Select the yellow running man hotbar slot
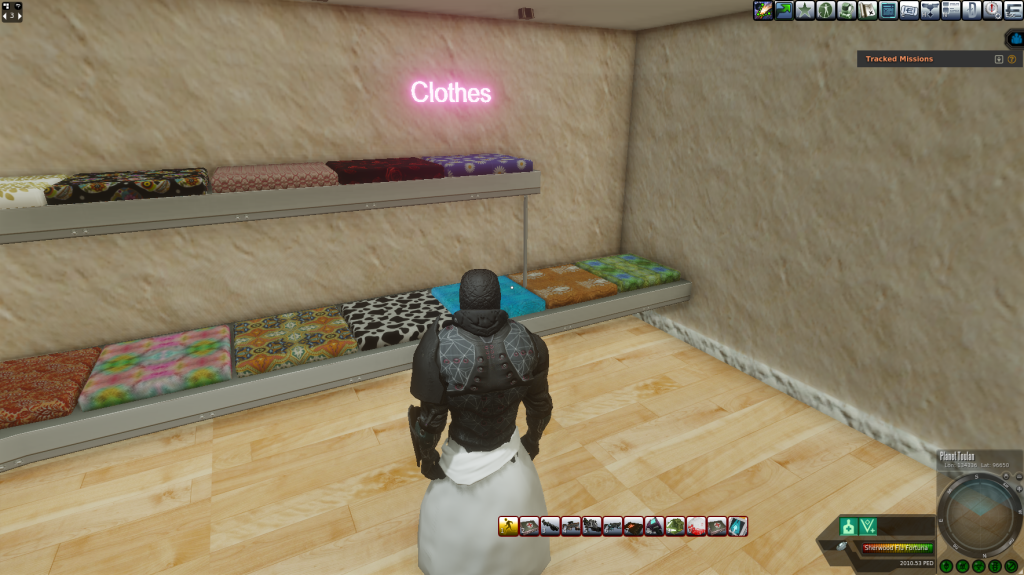1024x575 pixels. pos(508,526)
